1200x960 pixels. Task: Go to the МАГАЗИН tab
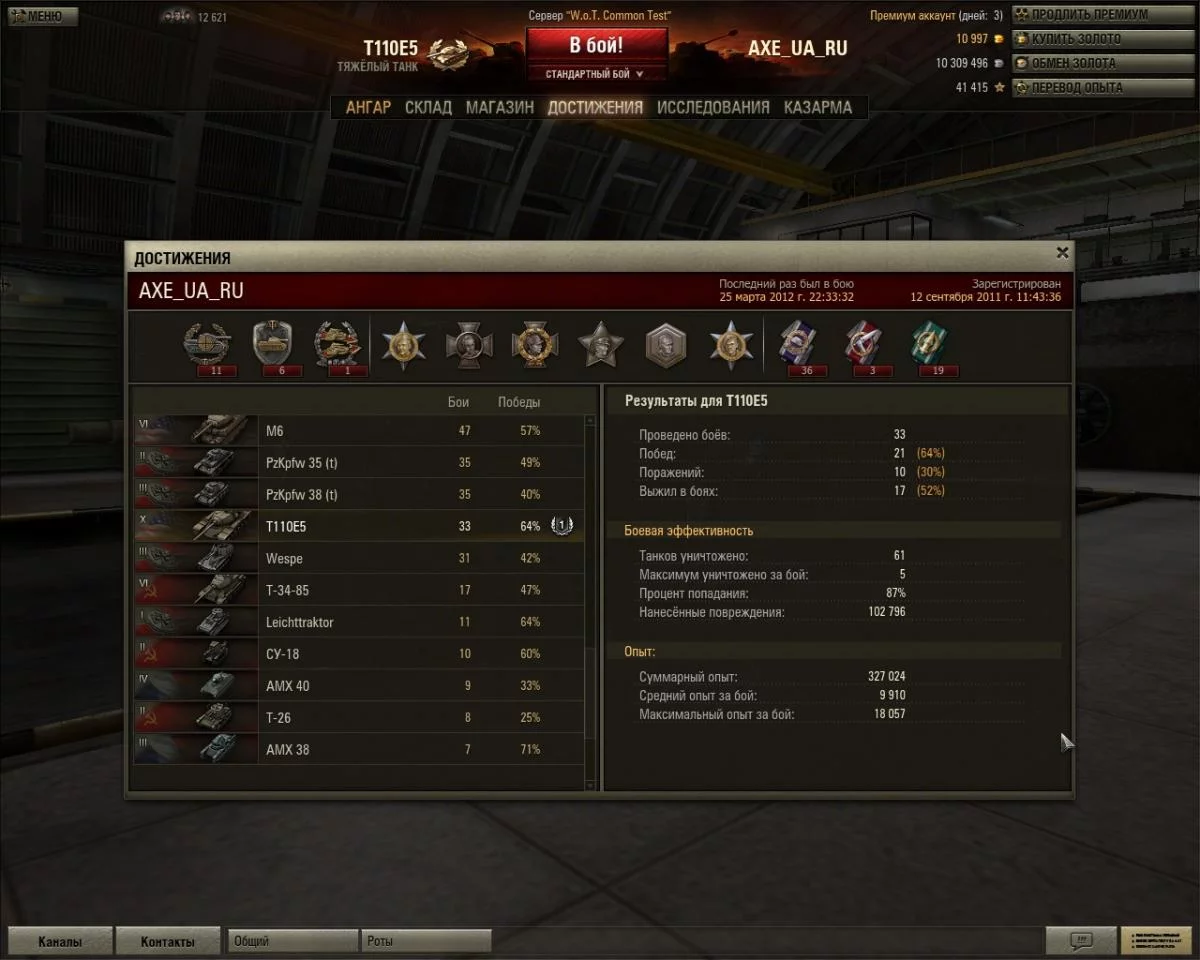tap(499, 107)
